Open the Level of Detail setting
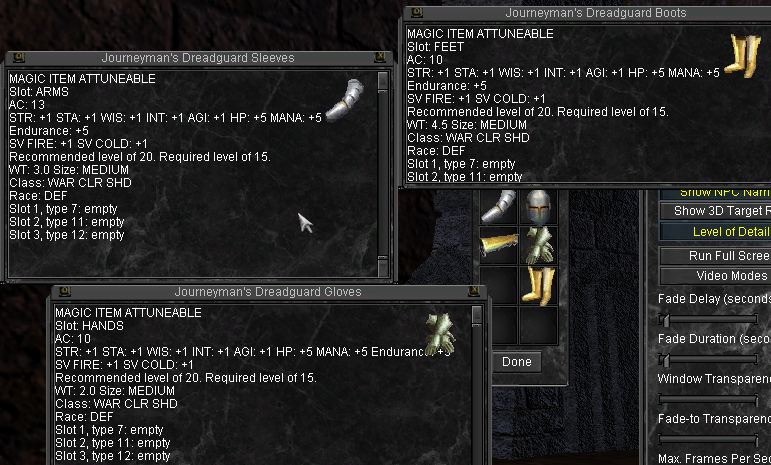This screenshot has height=465, width=771. pos(715,232)
